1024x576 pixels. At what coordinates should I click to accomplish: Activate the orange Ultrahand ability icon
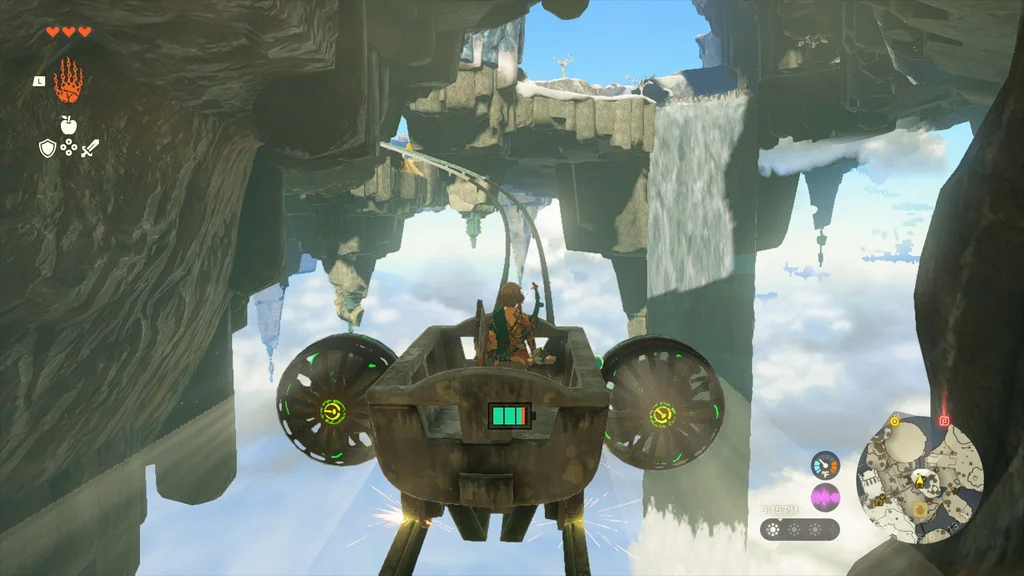[x=68, y=81]
